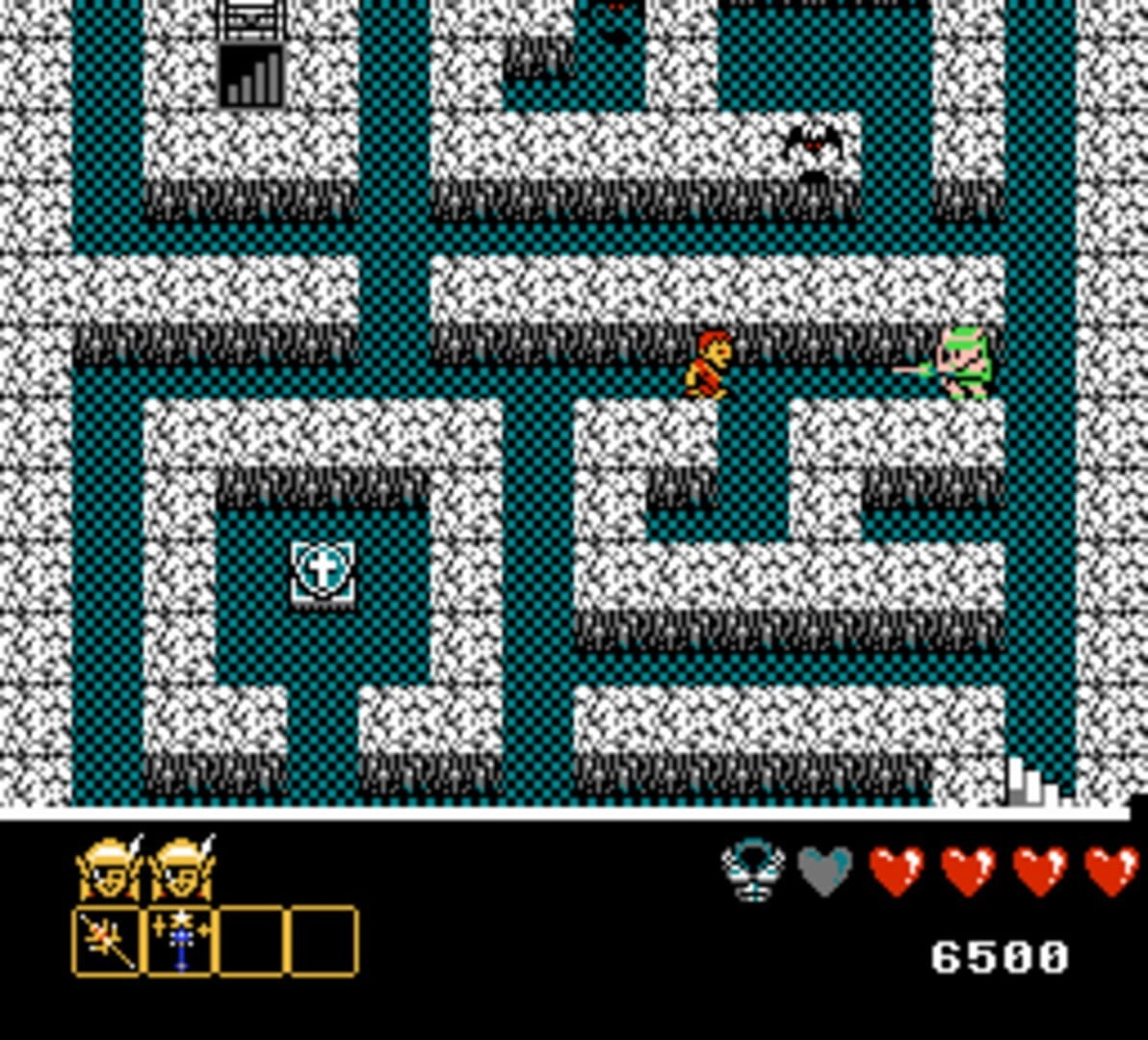Select the sword item slot

[108, 942]
